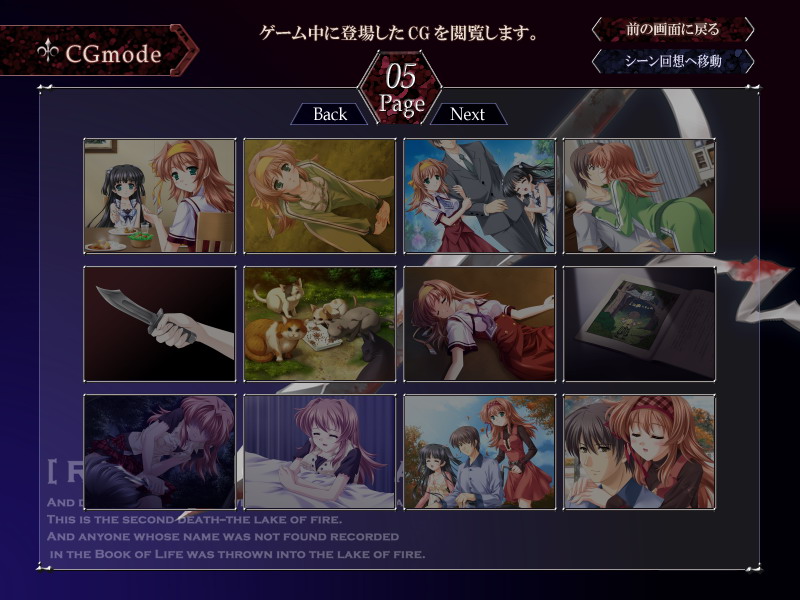Select the girl in green dress thumbnail

point(640,196)
